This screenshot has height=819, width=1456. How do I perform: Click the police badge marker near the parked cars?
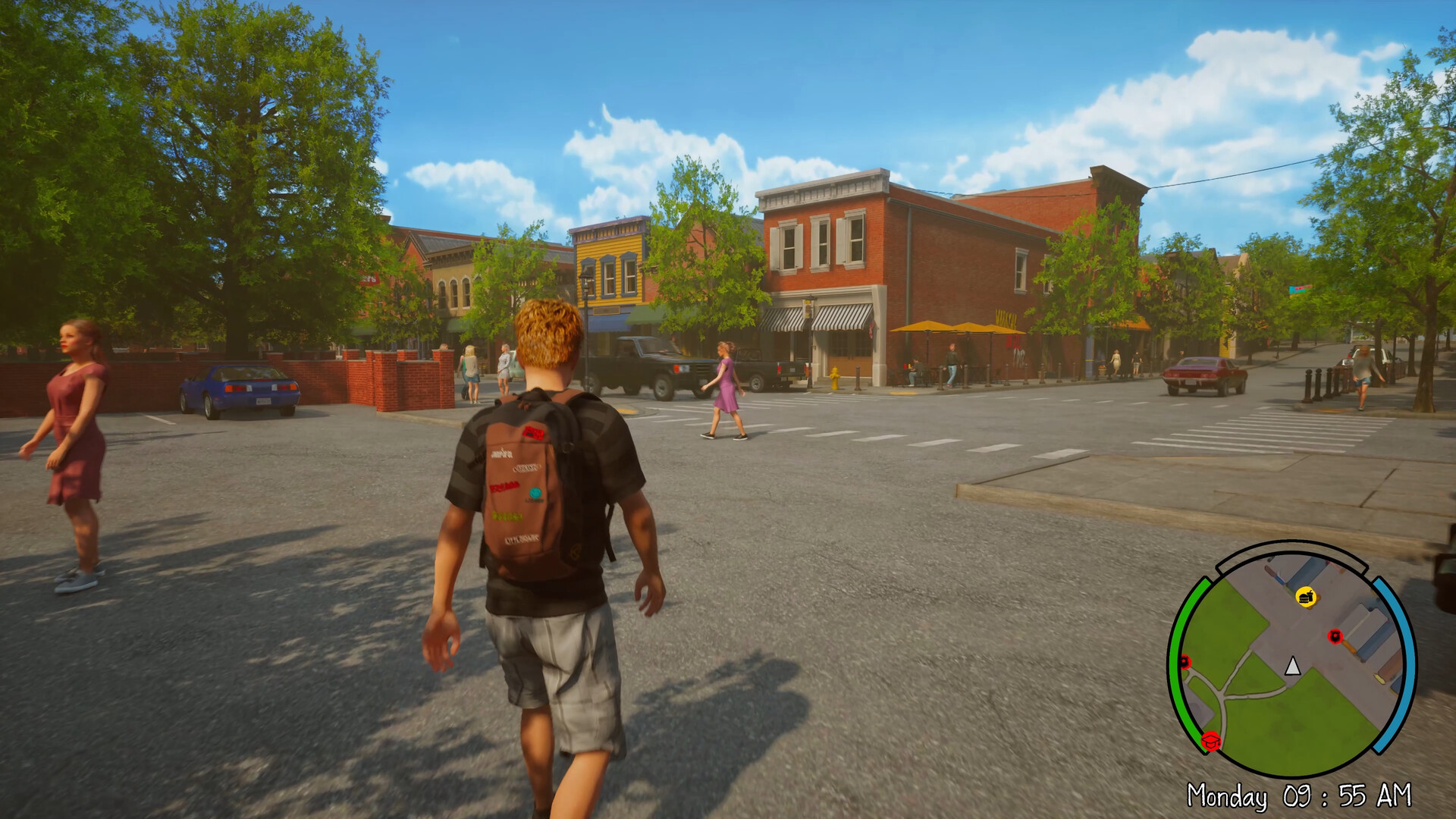point(1336,637)
